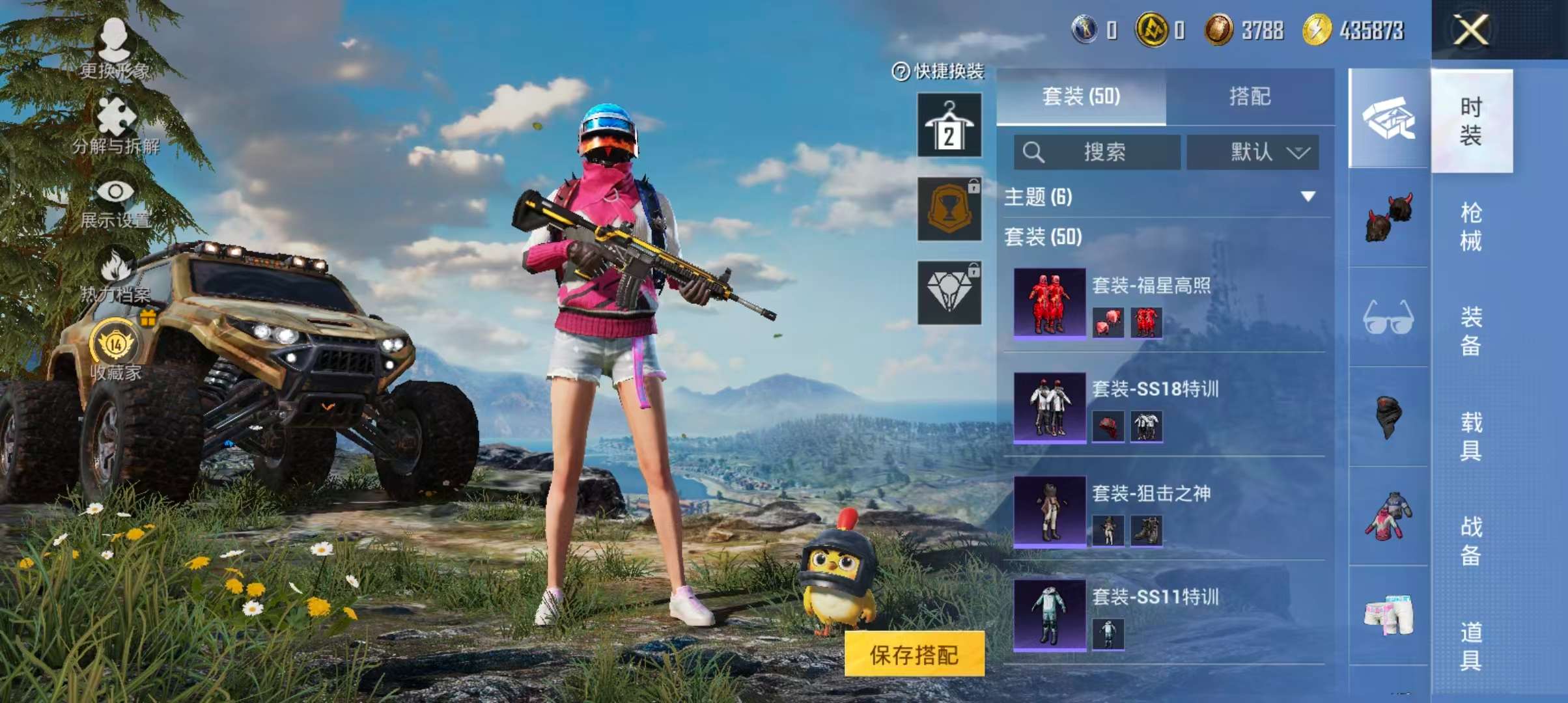Close the wardrobe screen with the X

1470,30
